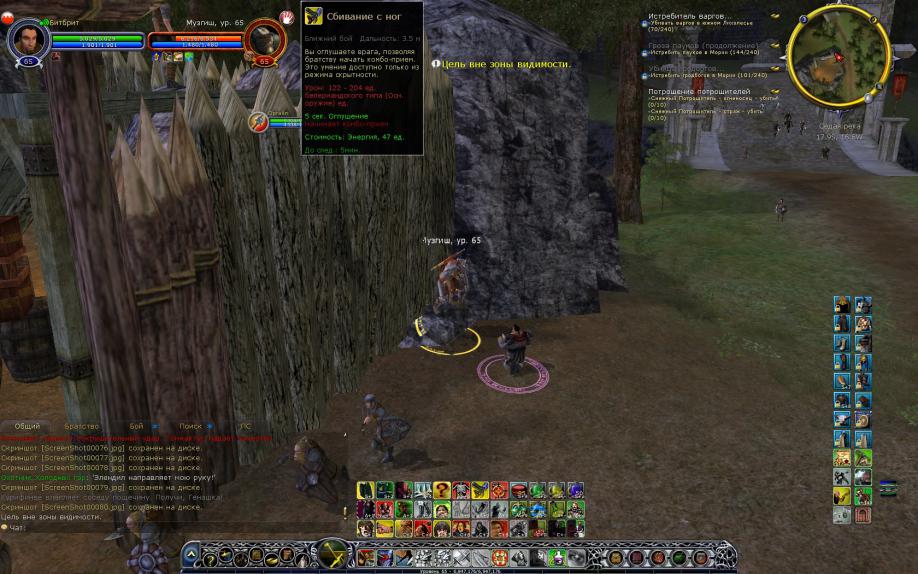Click the red hand icon by target frame
This screenshot has height=574, width=918.
tap(287, 17)
